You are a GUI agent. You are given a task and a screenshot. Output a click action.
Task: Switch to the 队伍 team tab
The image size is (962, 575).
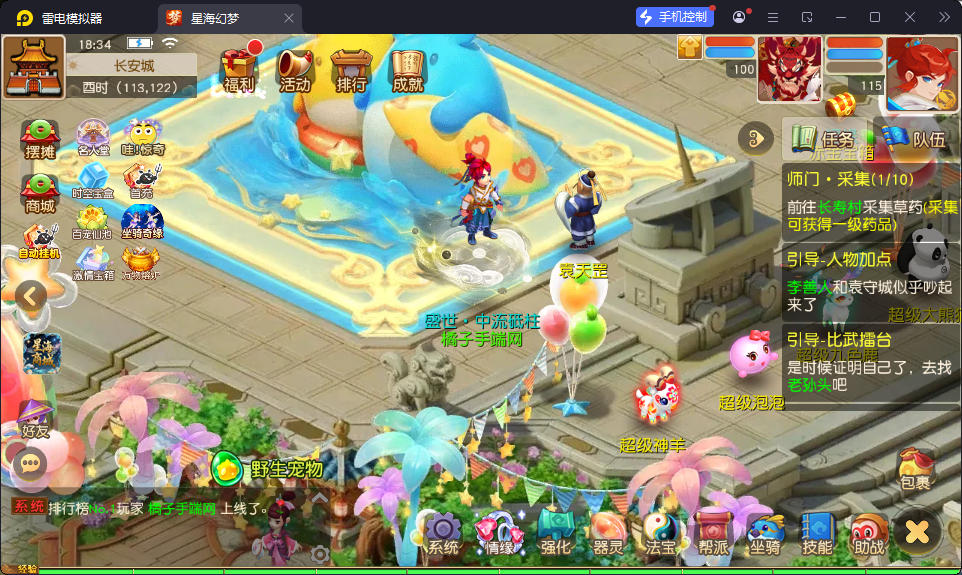click(x=916, y=138)
